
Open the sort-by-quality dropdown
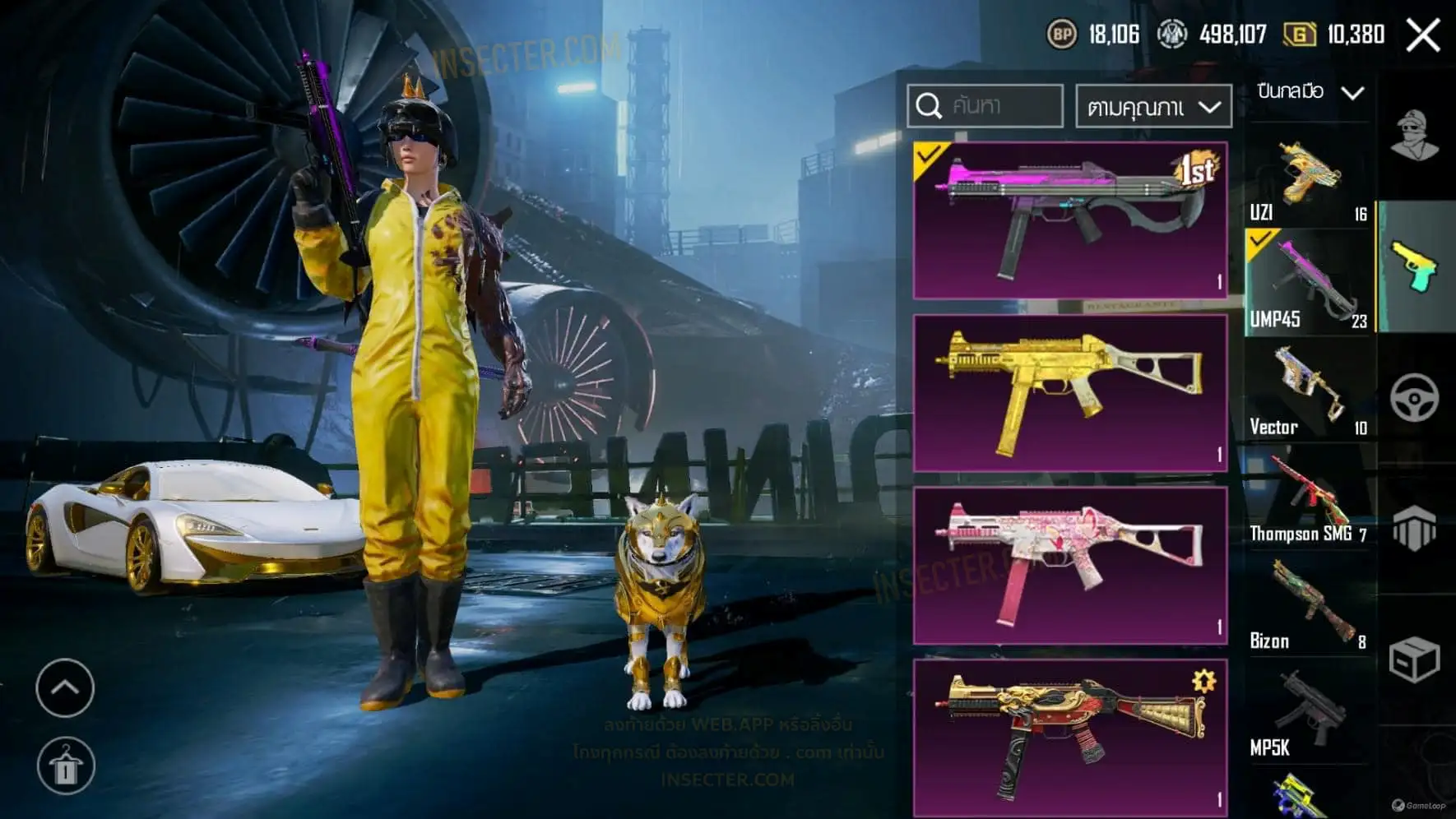1153,107
